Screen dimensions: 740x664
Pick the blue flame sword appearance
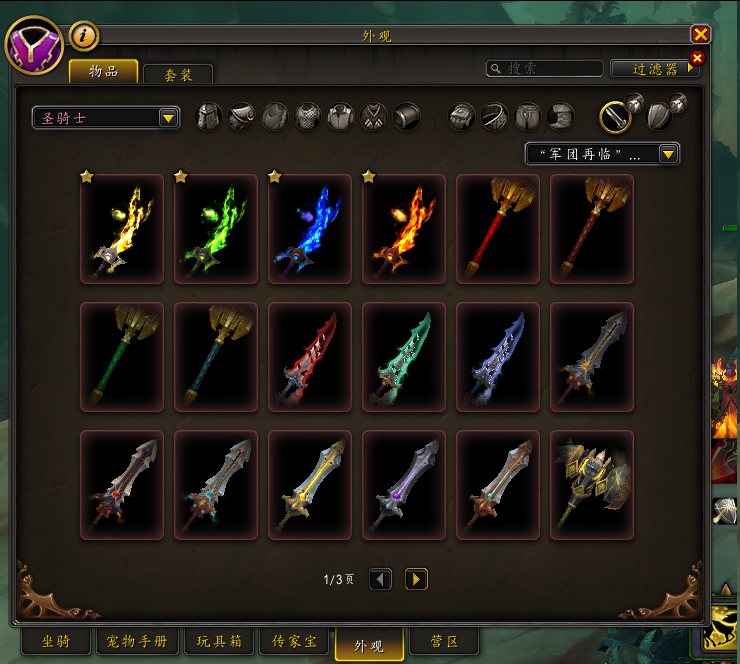pyautogui.click(x=309, y=229)
